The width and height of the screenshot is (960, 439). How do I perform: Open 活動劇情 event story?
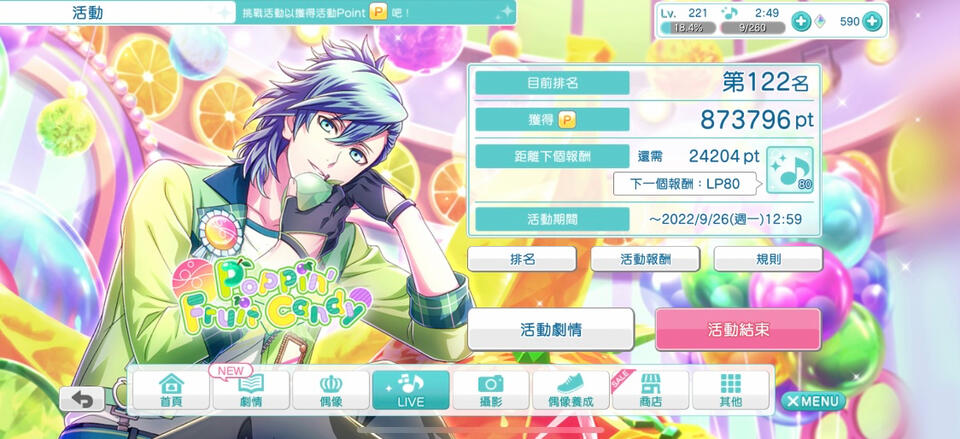coord(551,329)
